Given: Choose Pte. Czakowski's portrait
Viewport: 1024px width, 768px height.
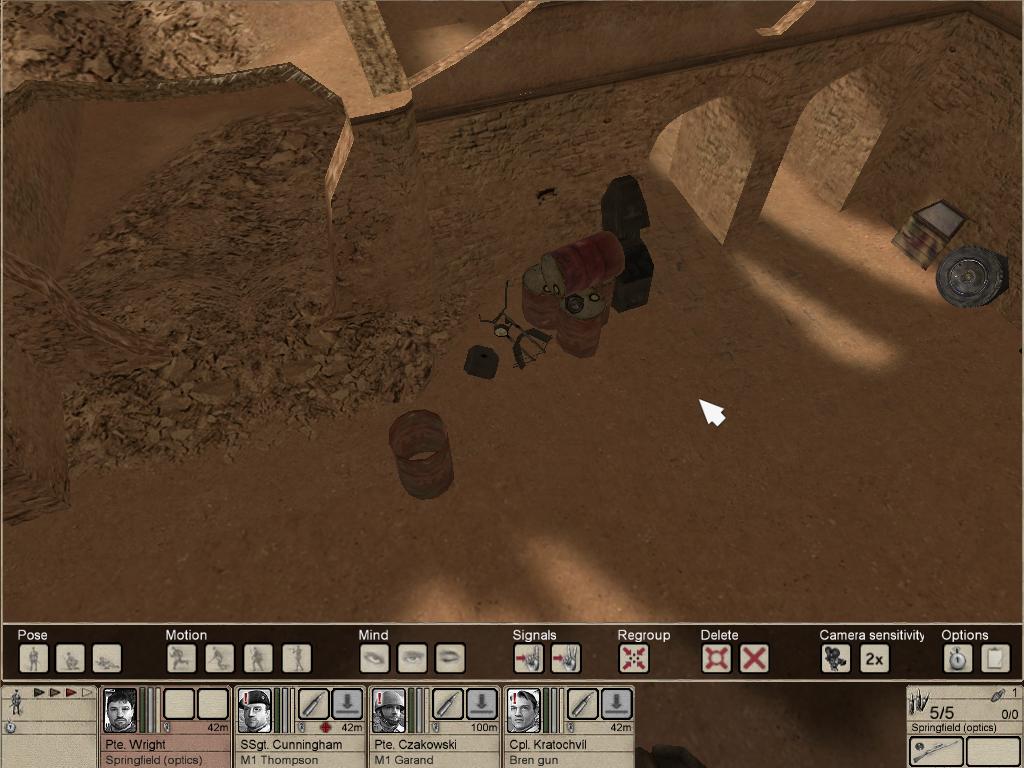Looking at the screenshot, I should click(389, 710).
